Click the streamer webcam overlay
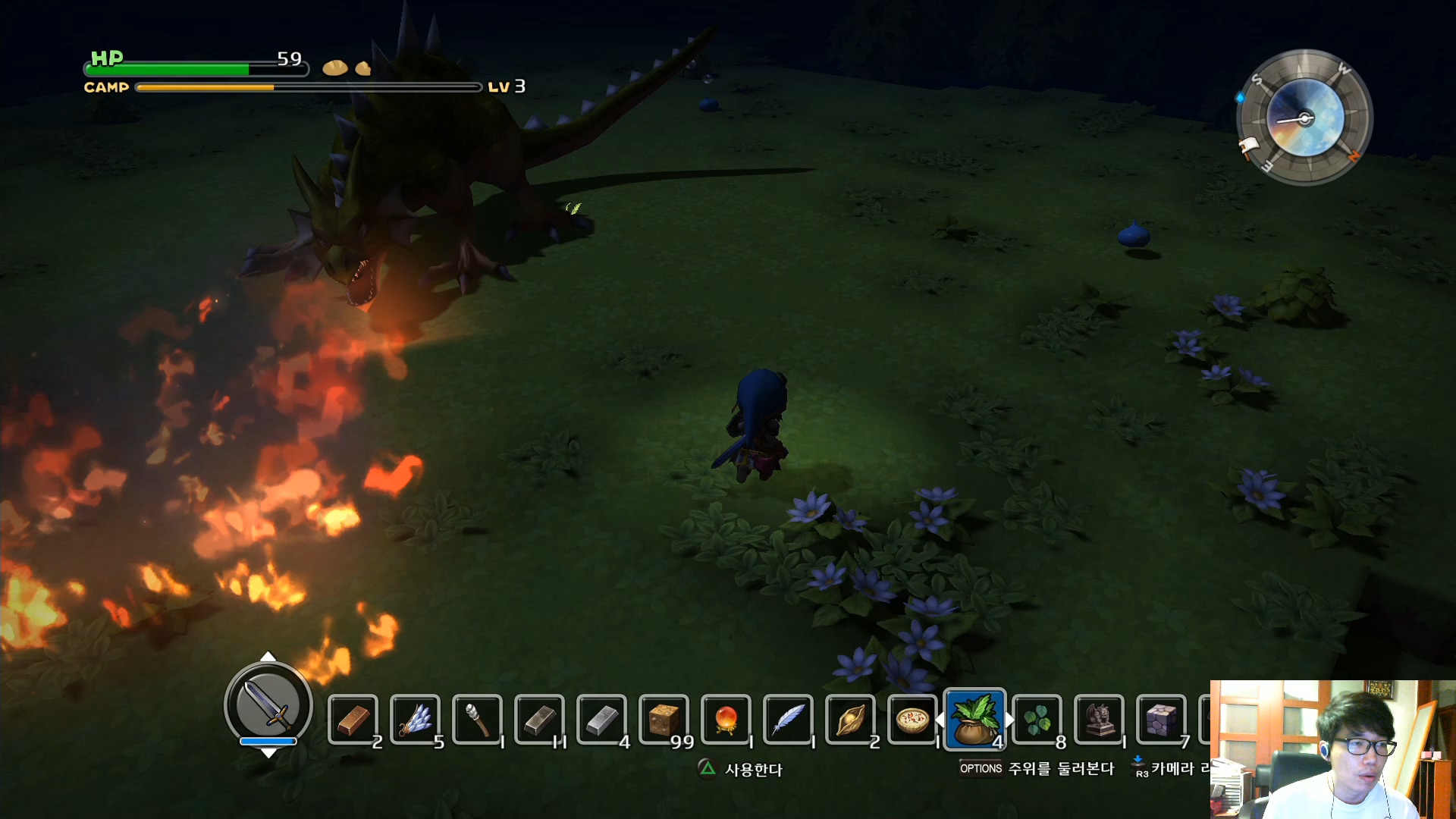This screenshot has height=819, width=1456. (1332, 749)
